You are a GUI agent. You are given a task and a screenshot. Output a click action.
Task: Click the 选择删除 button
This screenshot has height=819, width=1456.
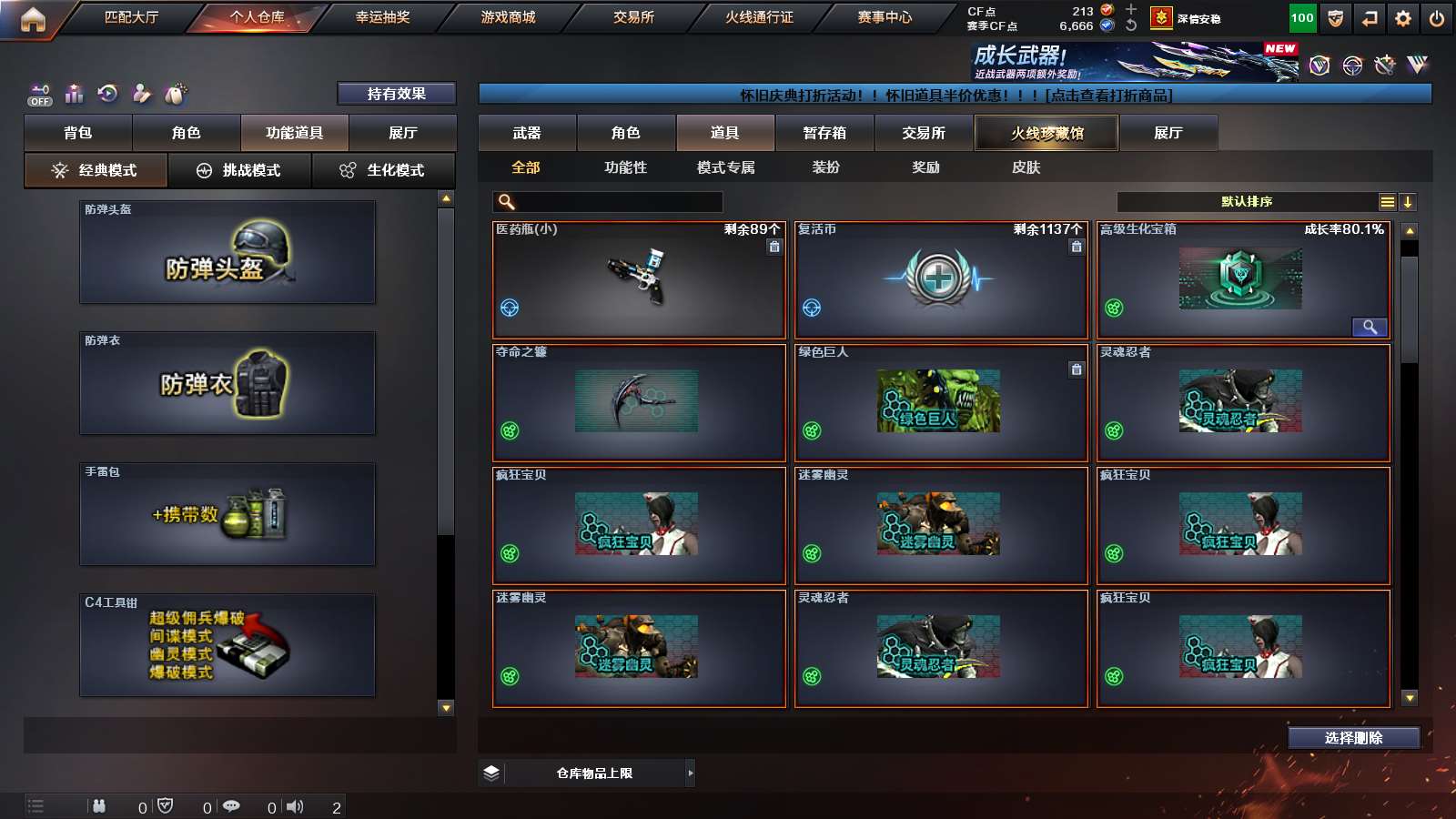pos(1353,738)
